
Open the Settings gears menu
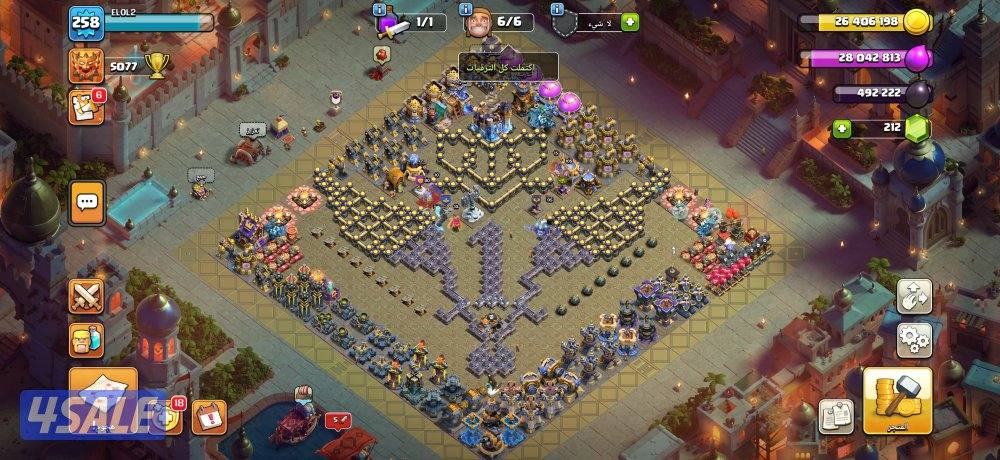tap(914, 340)
